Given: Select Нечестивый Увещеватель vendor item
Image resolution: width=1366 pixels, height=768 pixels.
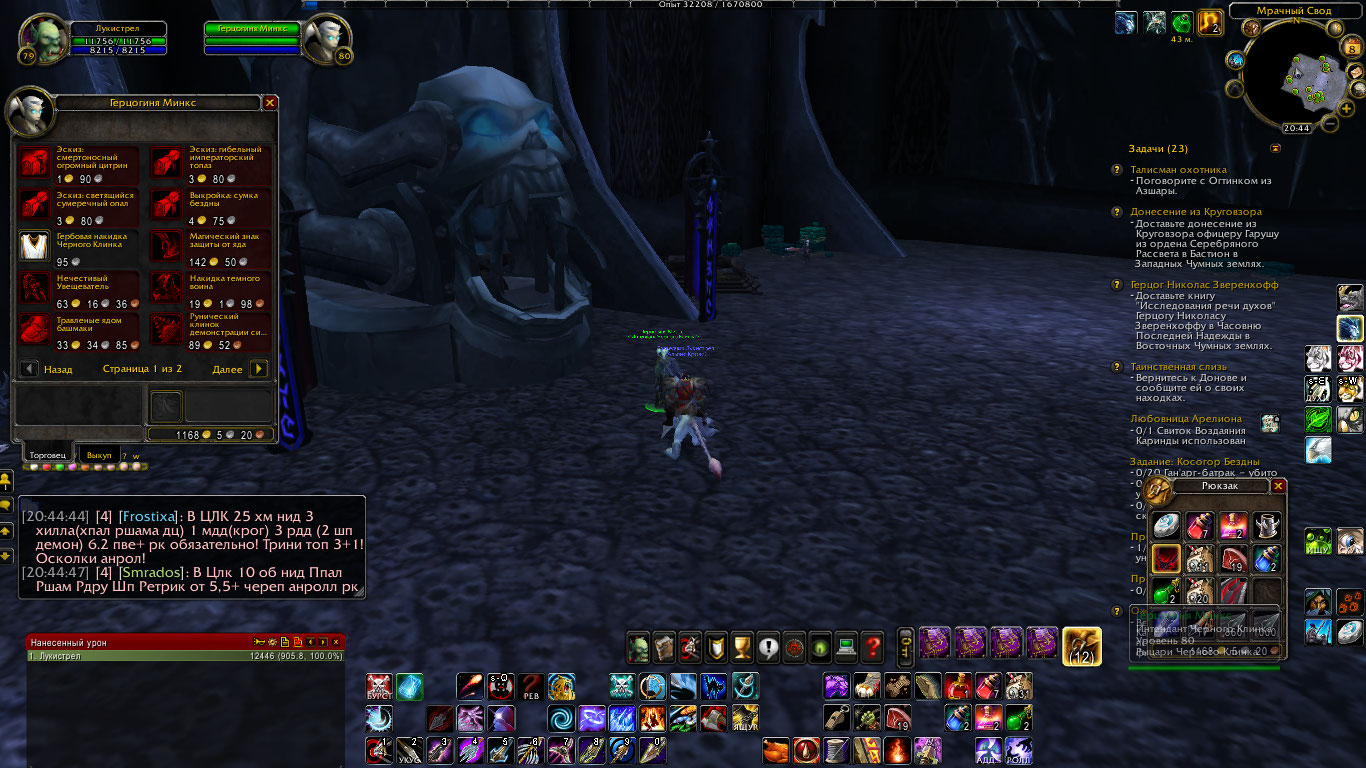Looking at the screenshot, I should [x=36, y=287].
